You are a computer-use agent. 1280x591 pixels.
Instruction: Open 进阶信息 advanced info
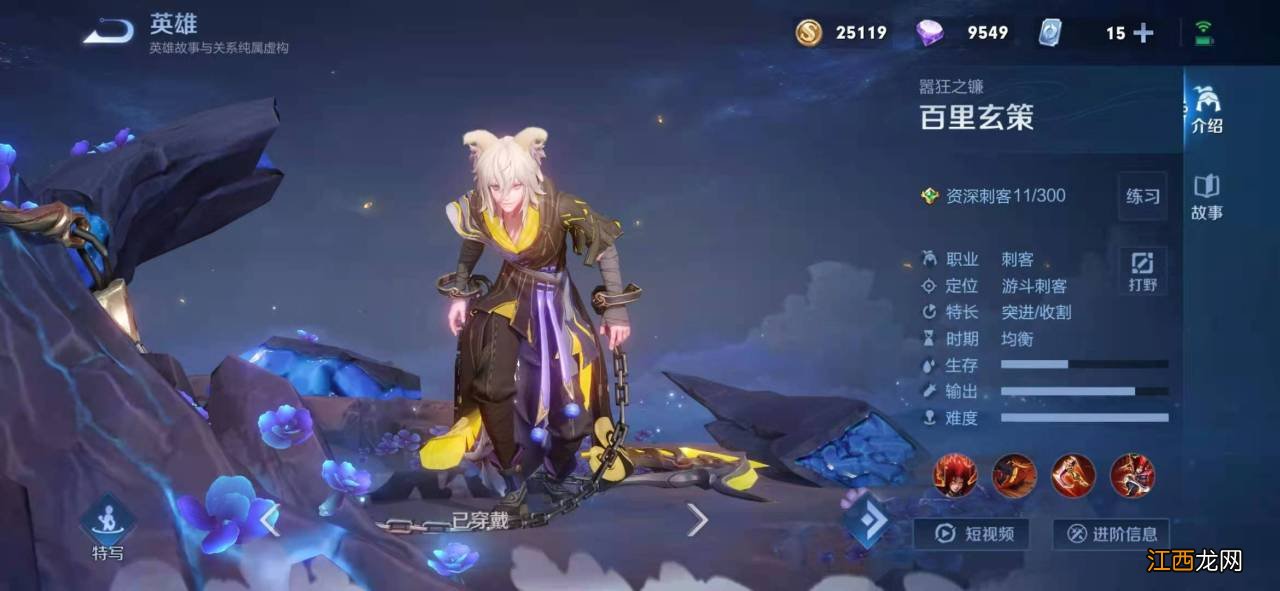coord(1110,534)
